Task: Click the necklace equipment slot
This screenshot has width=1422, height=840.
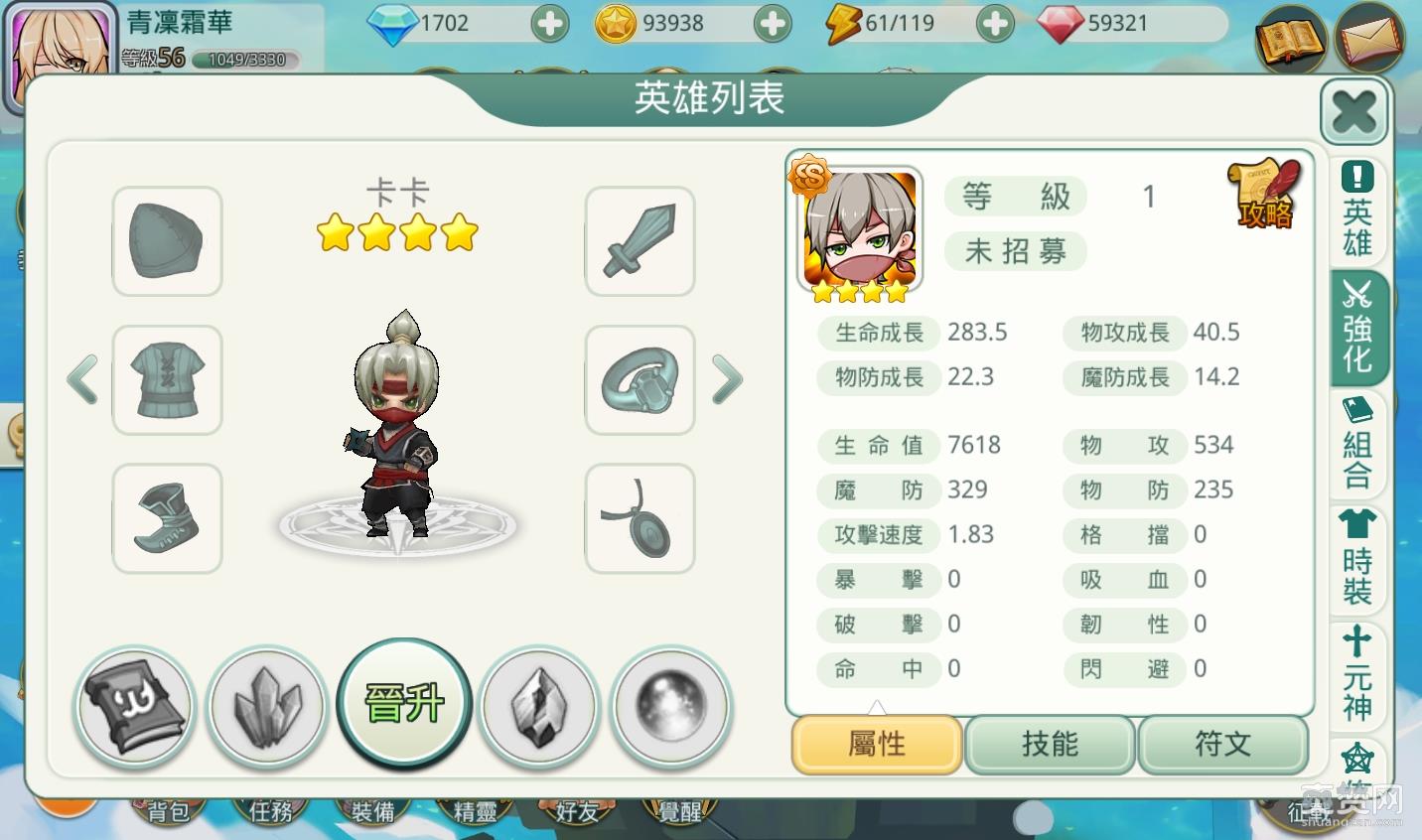Action: click(640, 518)
